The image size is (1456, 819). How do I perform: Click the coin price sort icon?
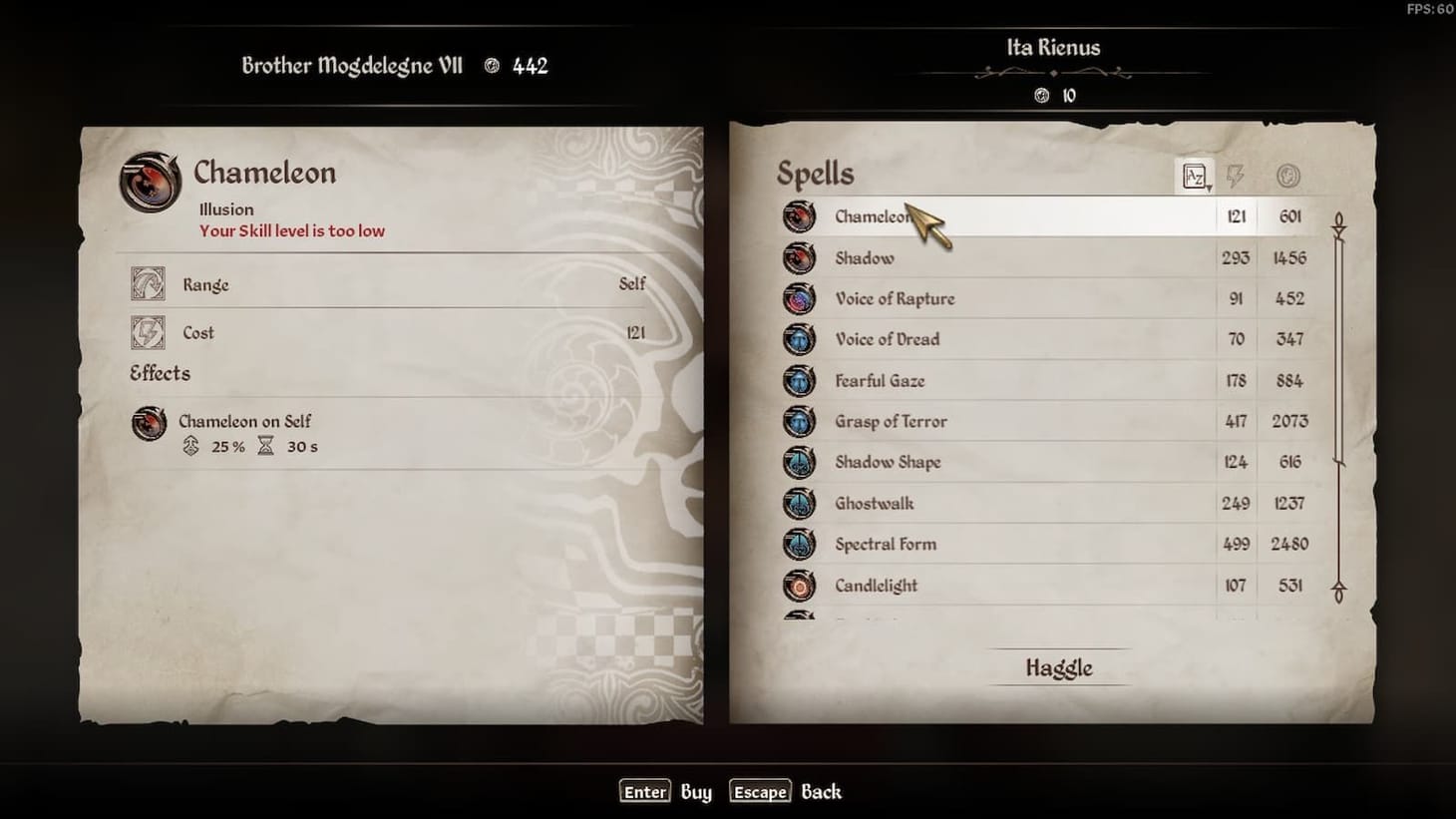click(1286, 175)
